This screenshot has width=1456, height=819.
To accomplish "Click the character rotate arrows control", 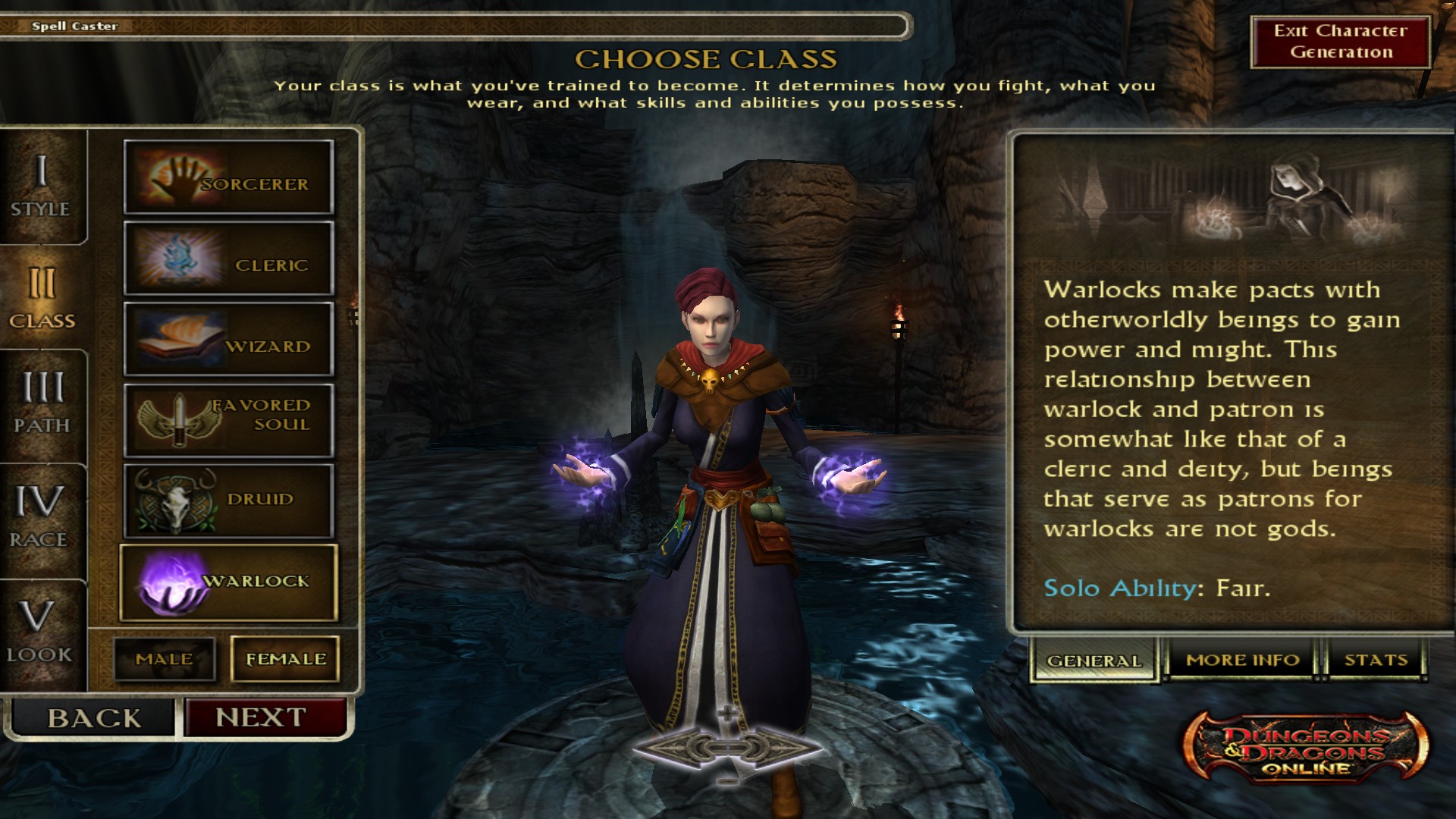I will (727, 748).
